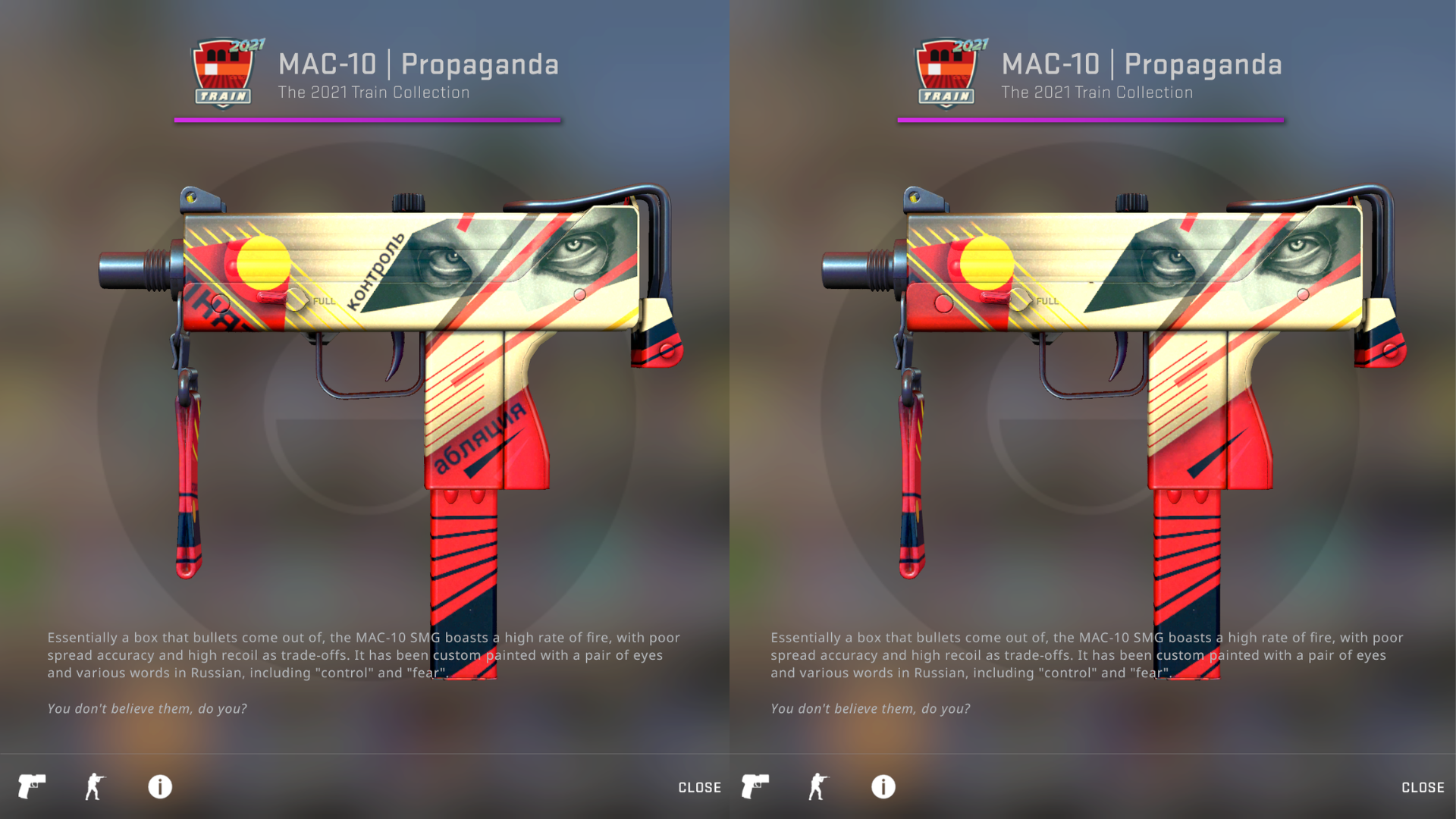This screenshot has height=819, width=1456.
Task: Select the pistol view icon in right panel
Action: (x=755, y=786)
